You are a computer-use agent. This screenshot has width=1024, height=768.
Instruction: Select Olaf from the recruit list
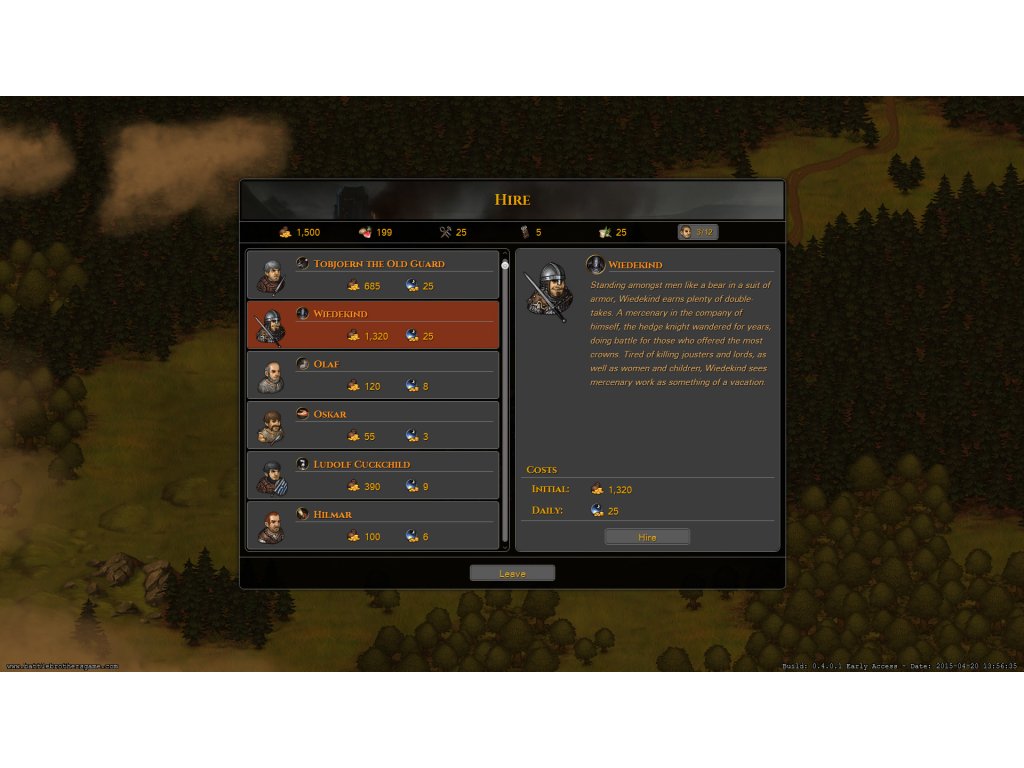pyautogui.click(x=372, y=375)
